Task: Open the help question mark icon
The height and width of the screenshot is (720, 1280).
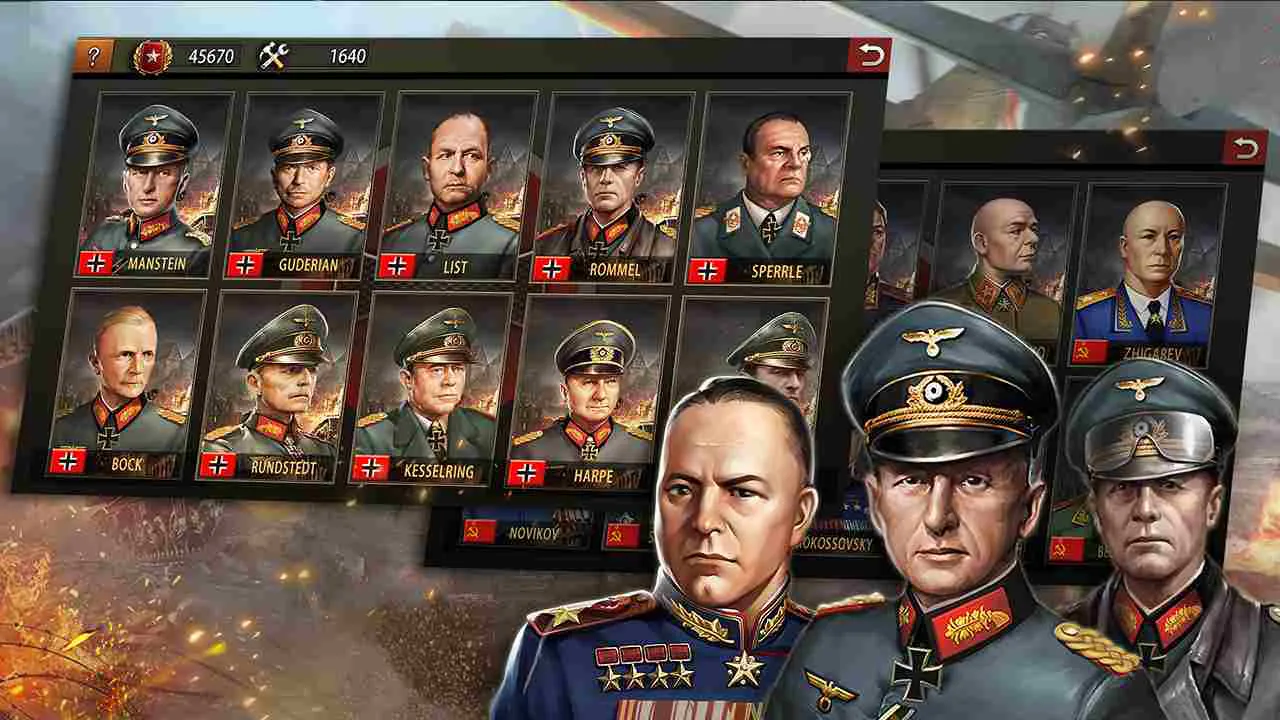Action: 96,55
